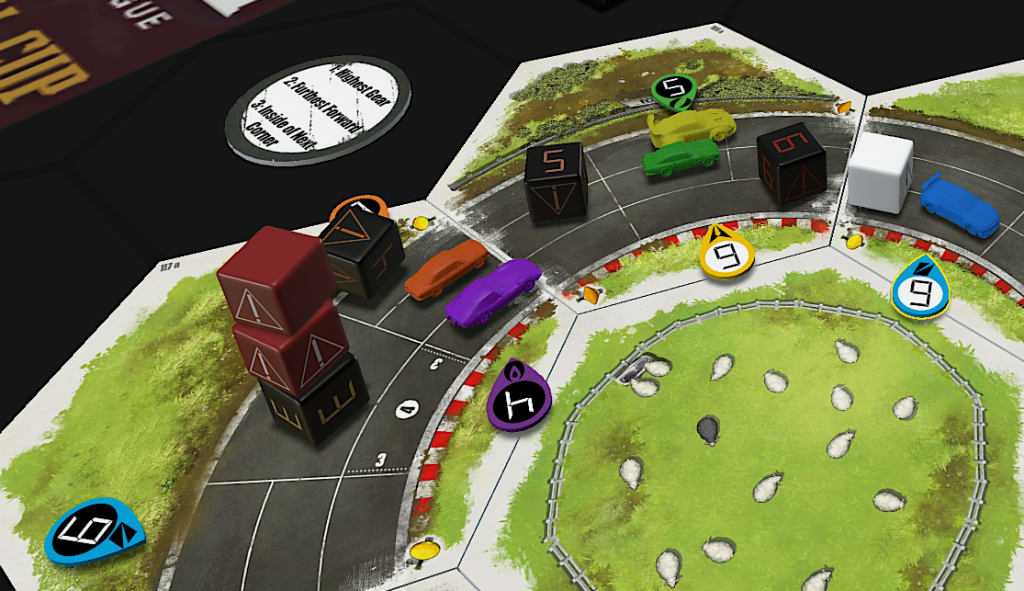Click the white die
This screenshot has height=591, width=1024.
(x=880, y=173)
